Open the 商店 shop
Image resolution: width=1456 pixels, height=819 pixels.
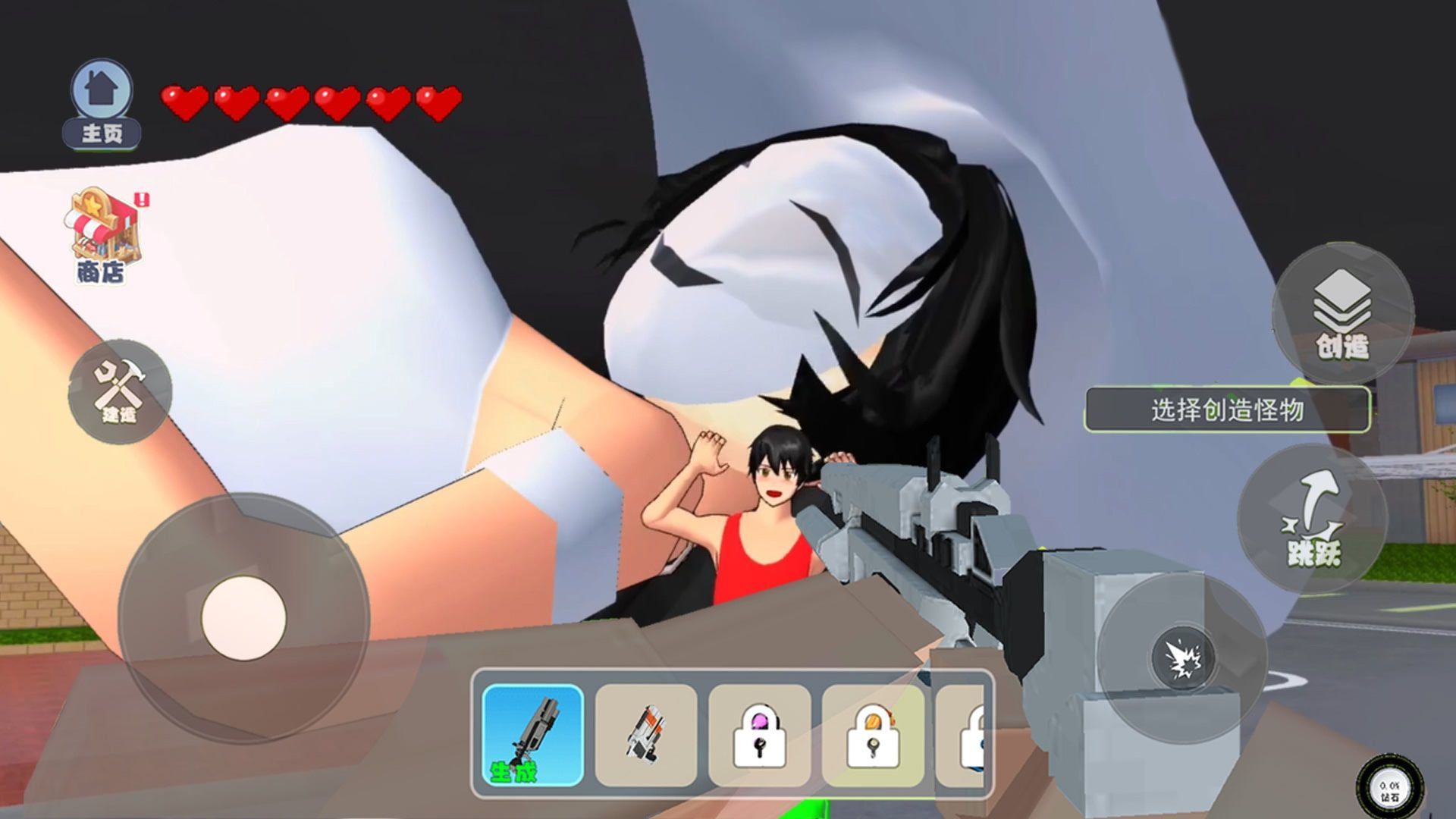pyautogui.click(x=102, y=235)
